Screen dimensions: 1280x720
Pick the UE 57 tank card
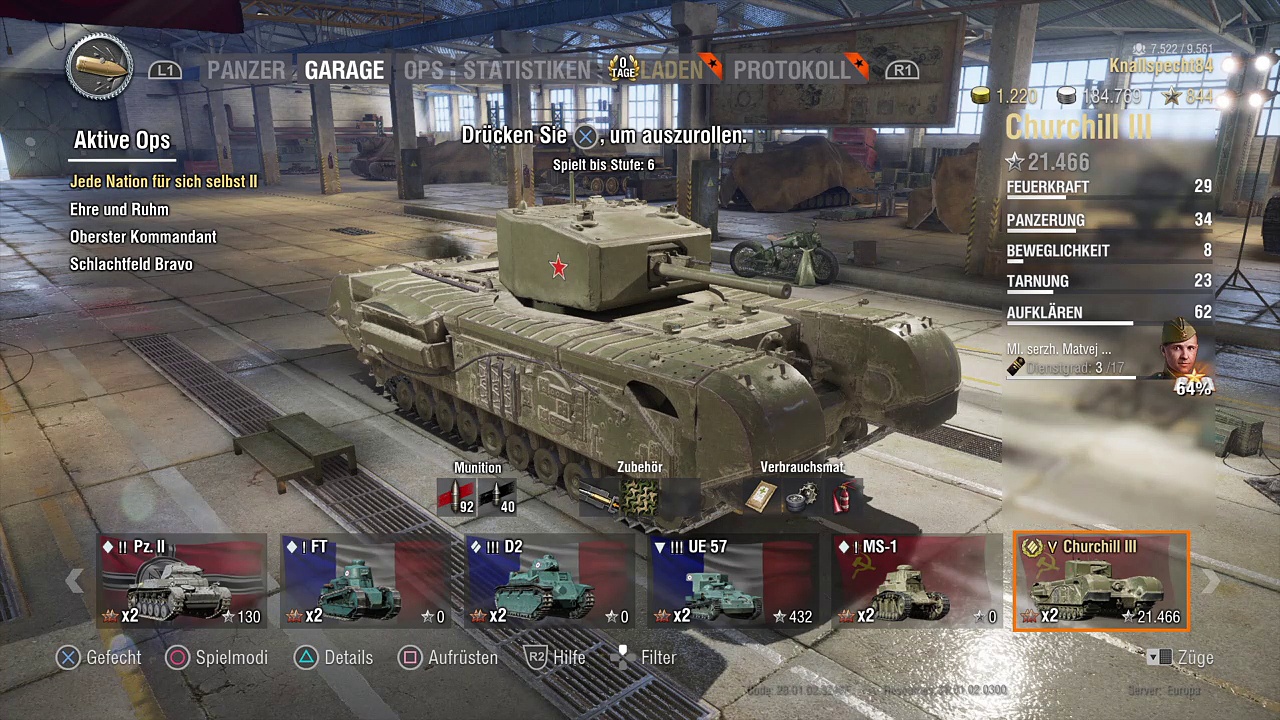[734, 582]
